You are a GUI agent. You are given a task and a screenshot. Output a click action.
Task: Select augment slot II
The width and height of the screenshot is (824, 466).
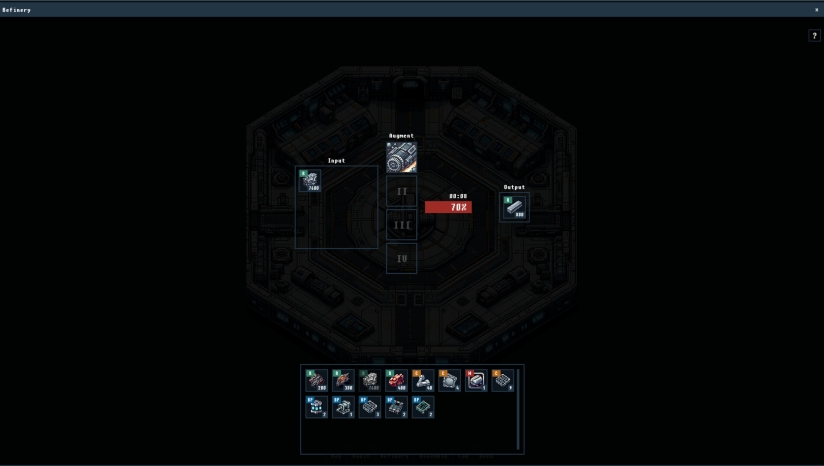[x=401, y=191]
